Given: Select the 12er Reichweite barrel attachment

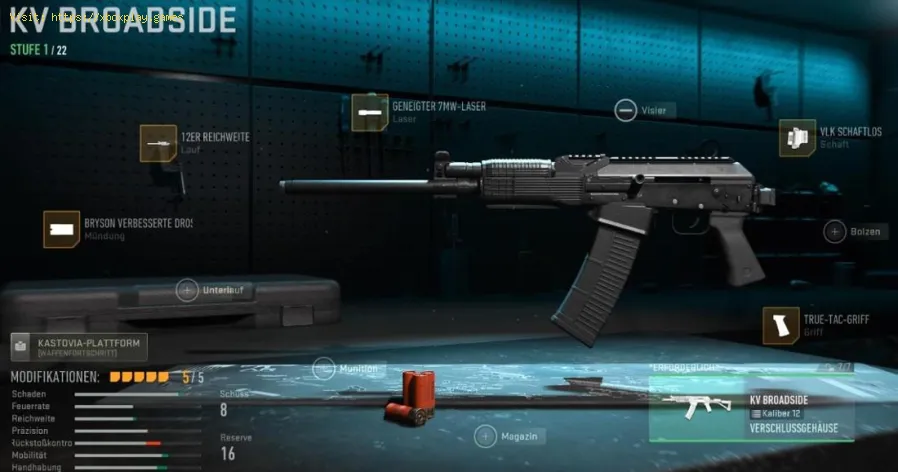Looking at the screenshot, I should [x=158, y=143].
